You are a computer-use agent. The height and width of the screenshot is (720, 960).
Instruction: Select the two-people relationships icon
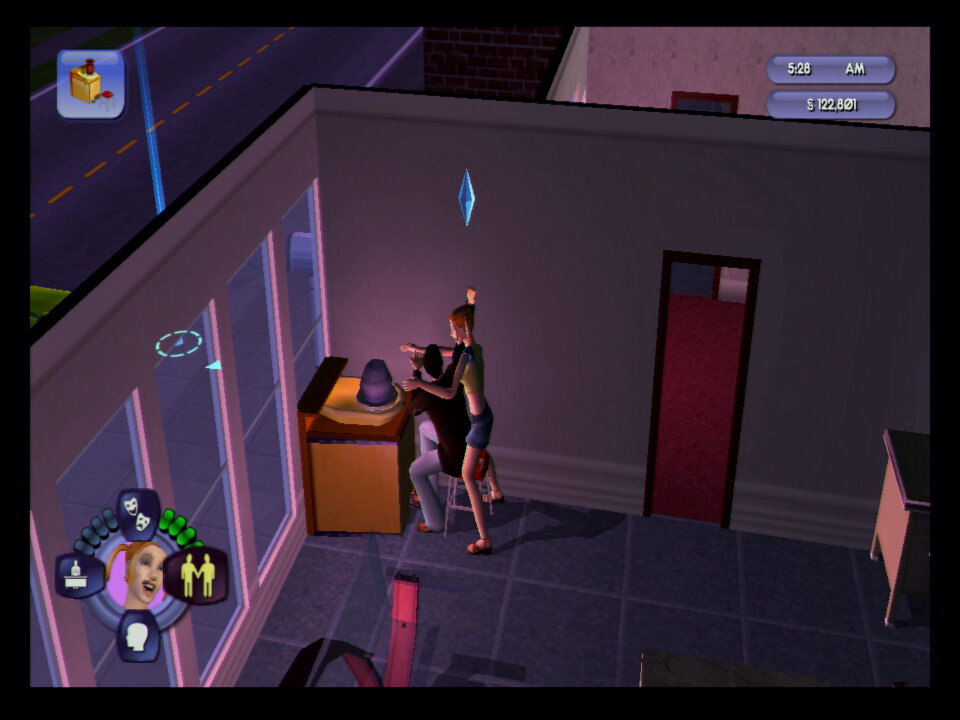click(x=196, y=577)
